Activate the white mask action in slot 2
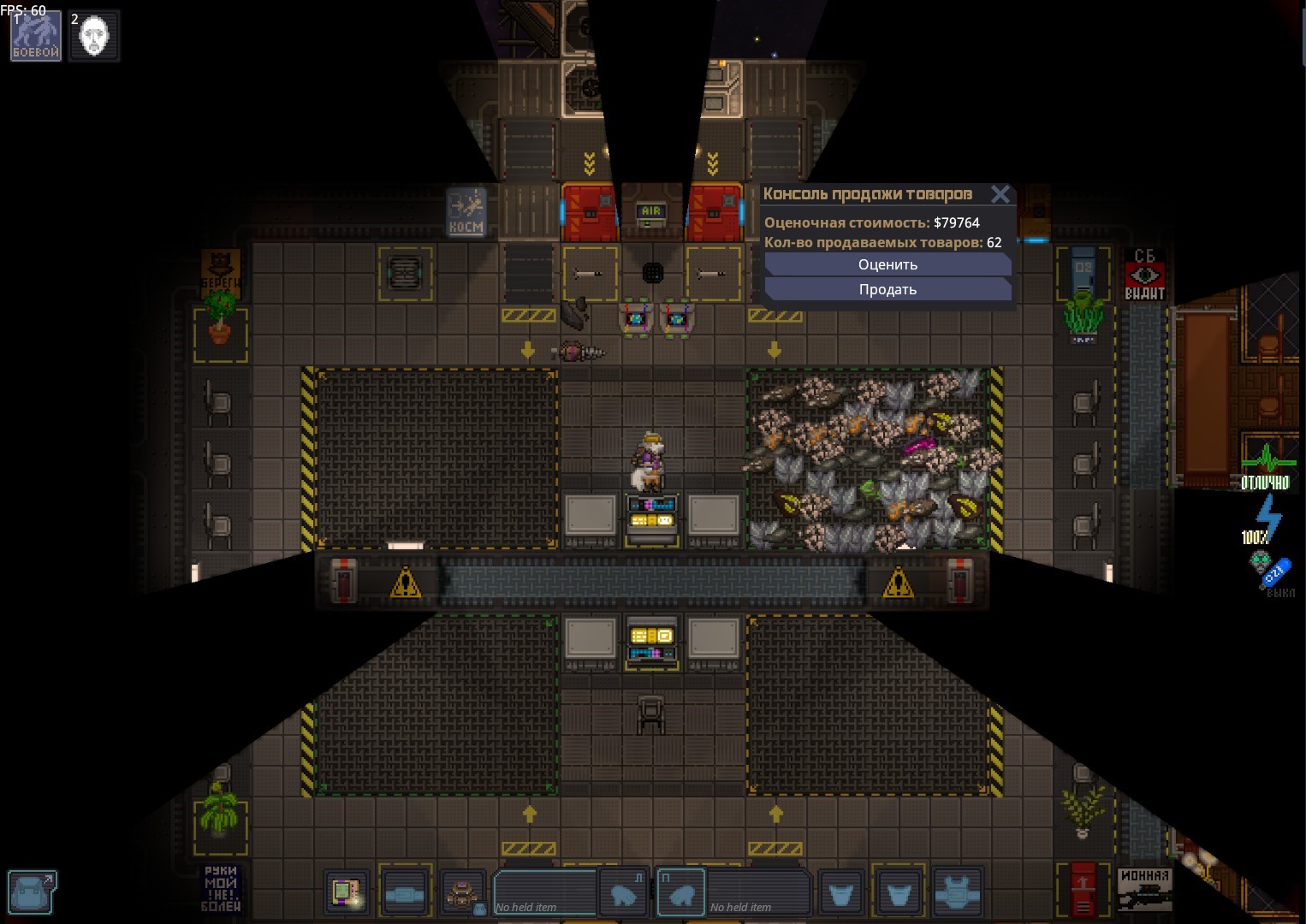 [x=94, y=36]
